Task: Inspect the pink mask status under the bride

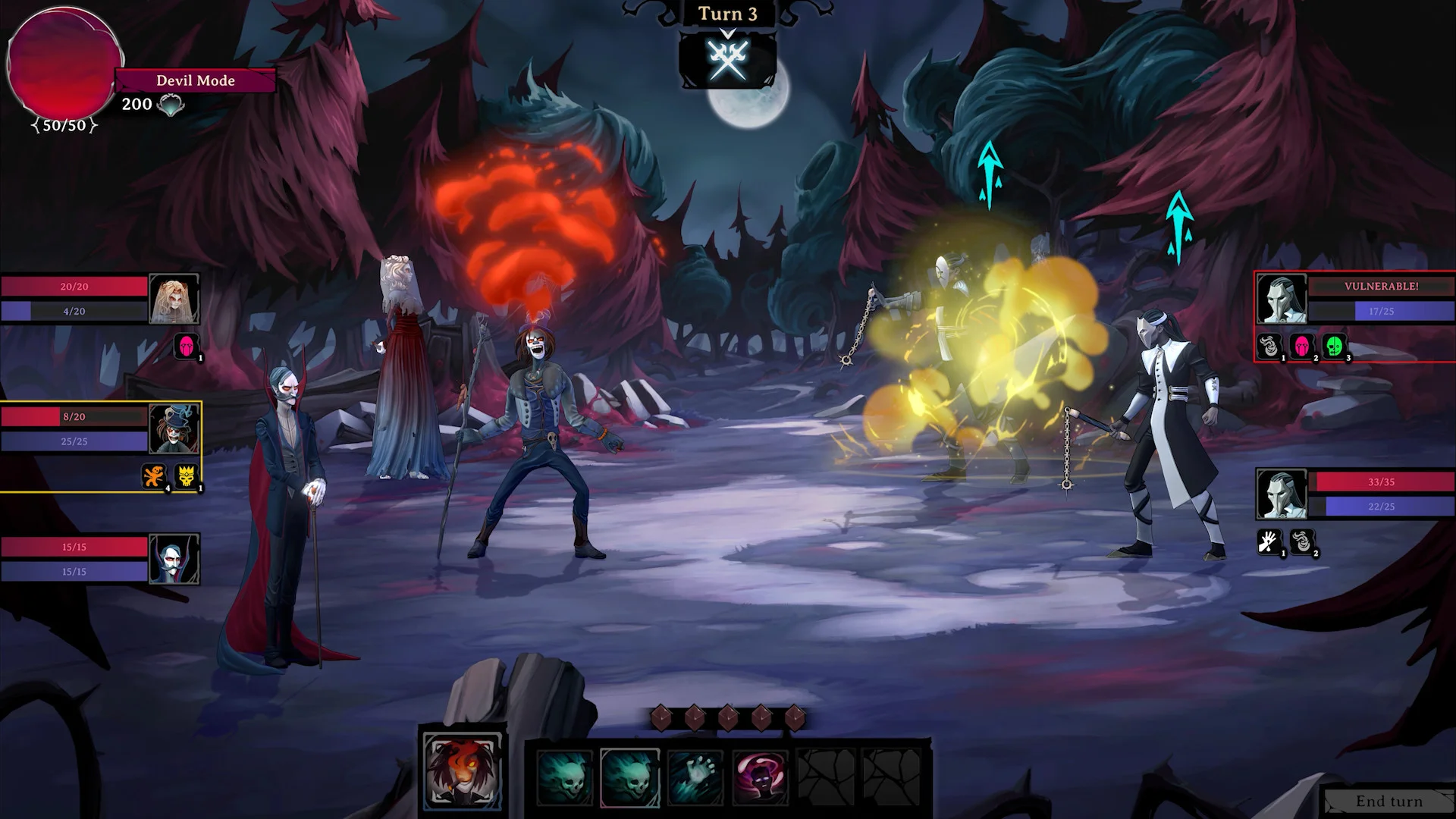Action: coord(187,346)
